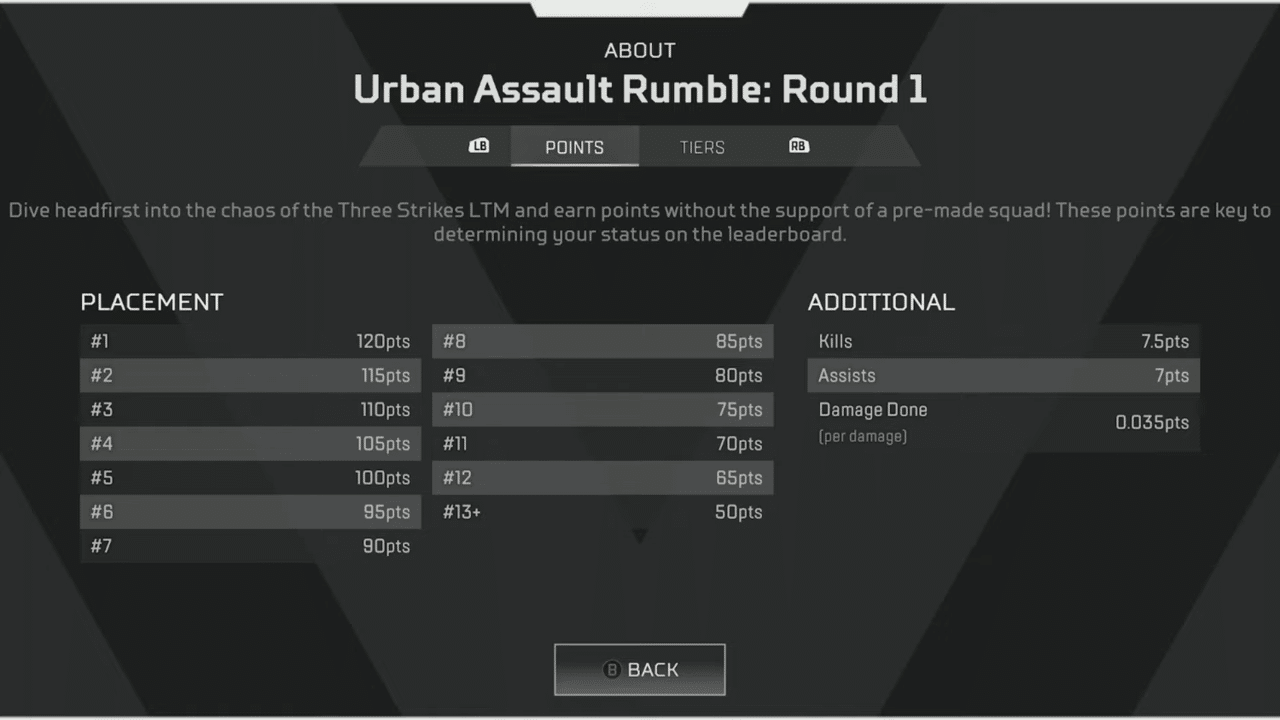The image size is (1280, 720).
Task: Click the PLACEMENT section heading
Action: 151,302
